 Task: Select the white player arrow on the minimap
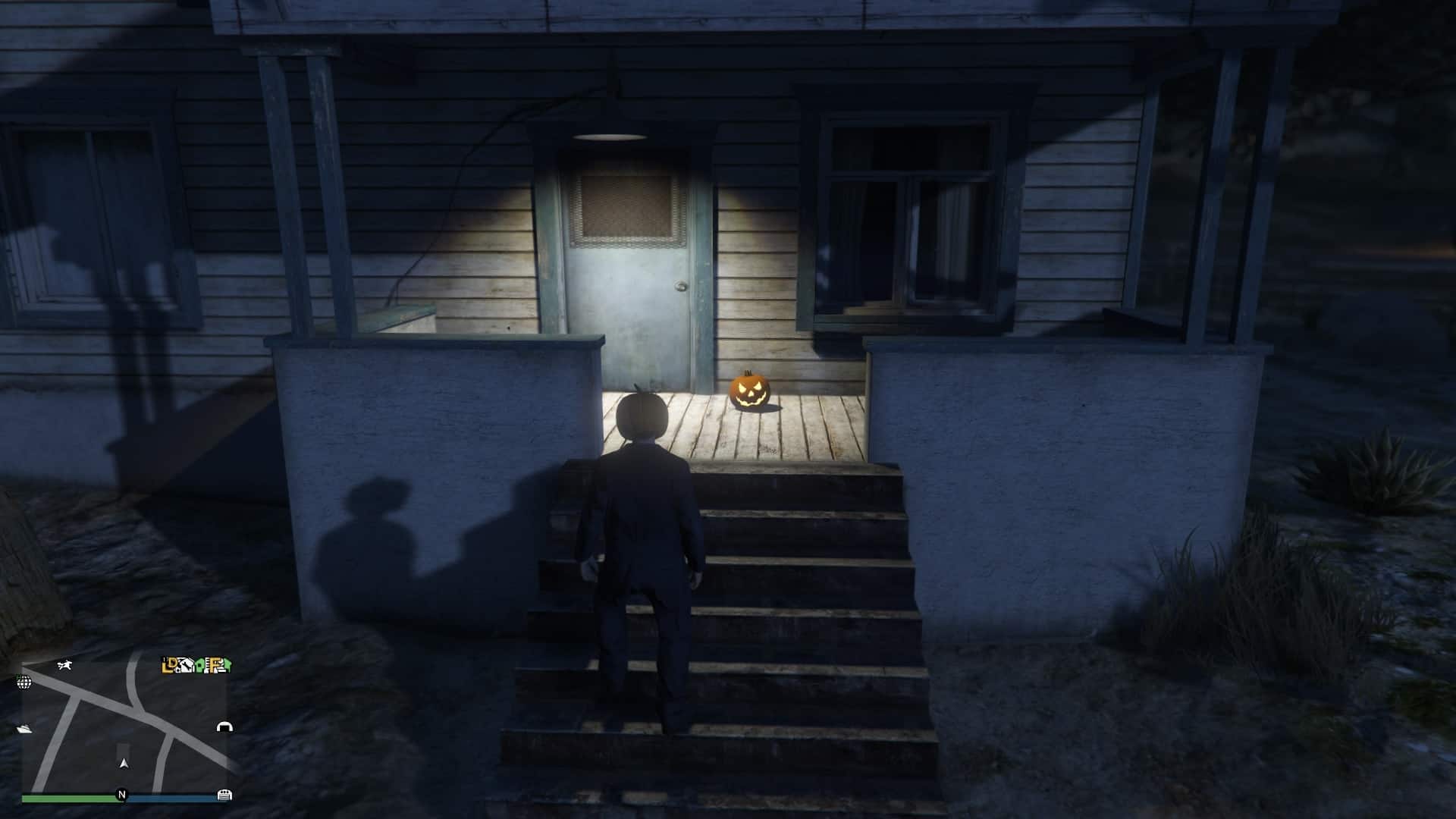click(124, 764)
